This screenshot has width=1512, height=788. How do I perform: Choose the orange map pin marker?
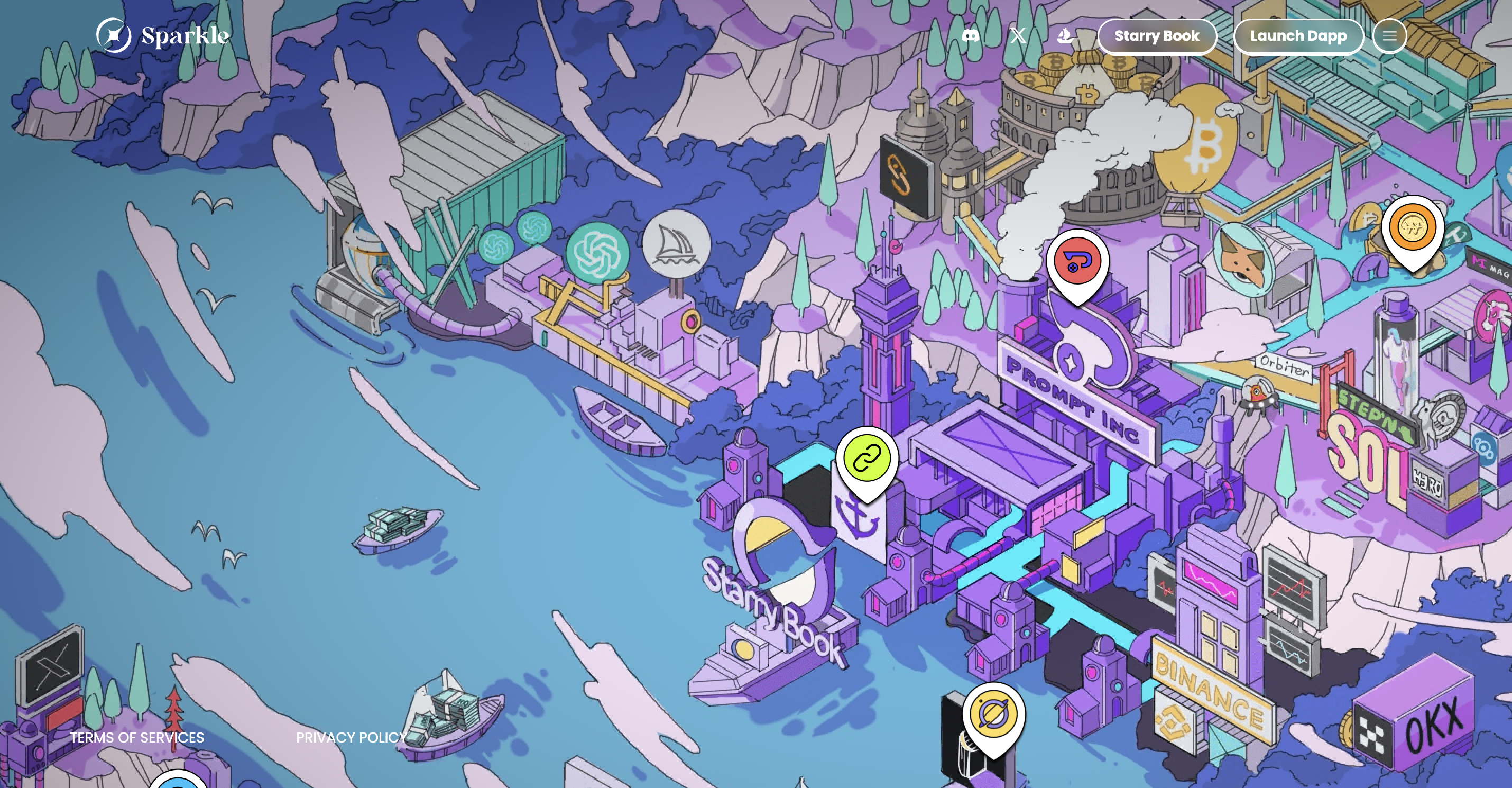1413,227
